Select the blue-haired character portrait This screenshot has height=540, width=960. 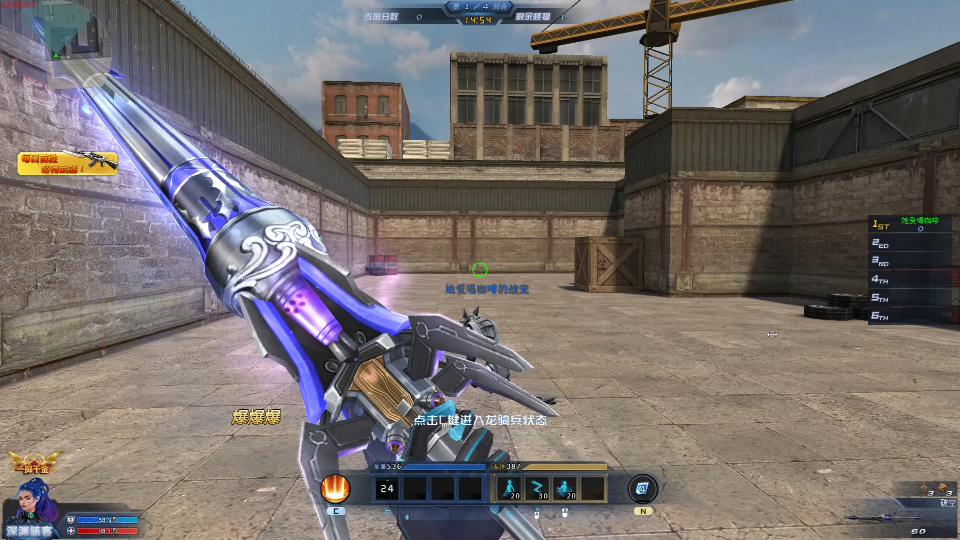tap(30, 503)
